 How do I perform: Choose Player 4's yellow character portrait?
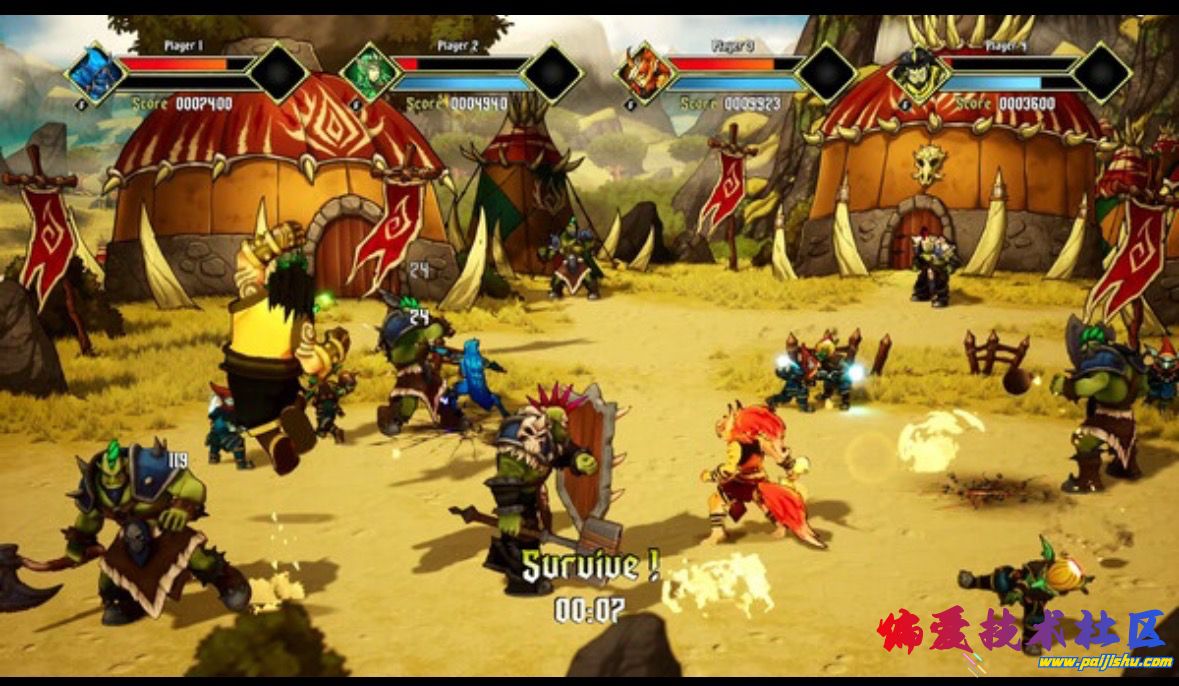pyautogui.click(x=919, y=73)
